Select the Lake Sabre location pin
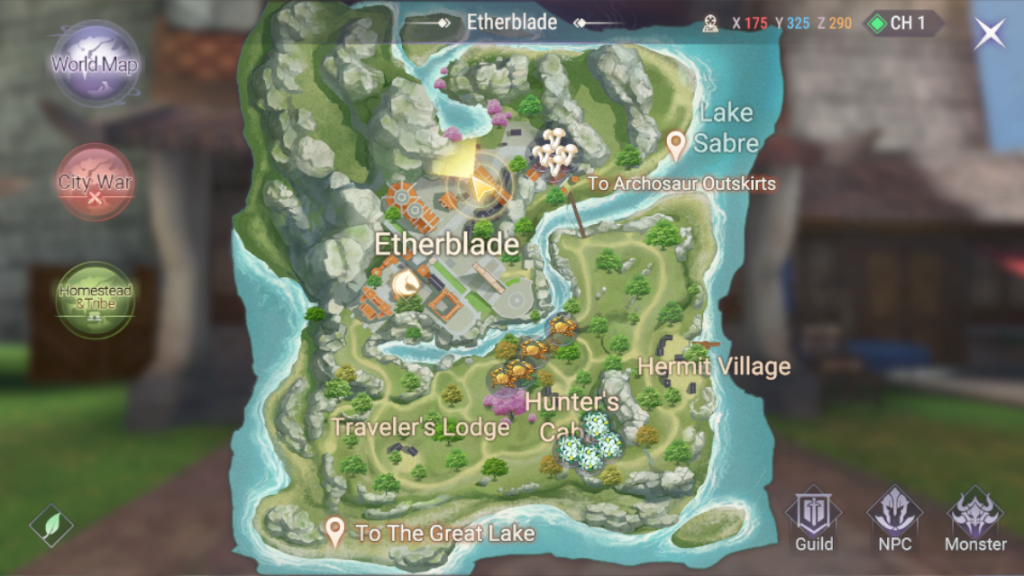 pyautogui.click(x=677, y=145)
